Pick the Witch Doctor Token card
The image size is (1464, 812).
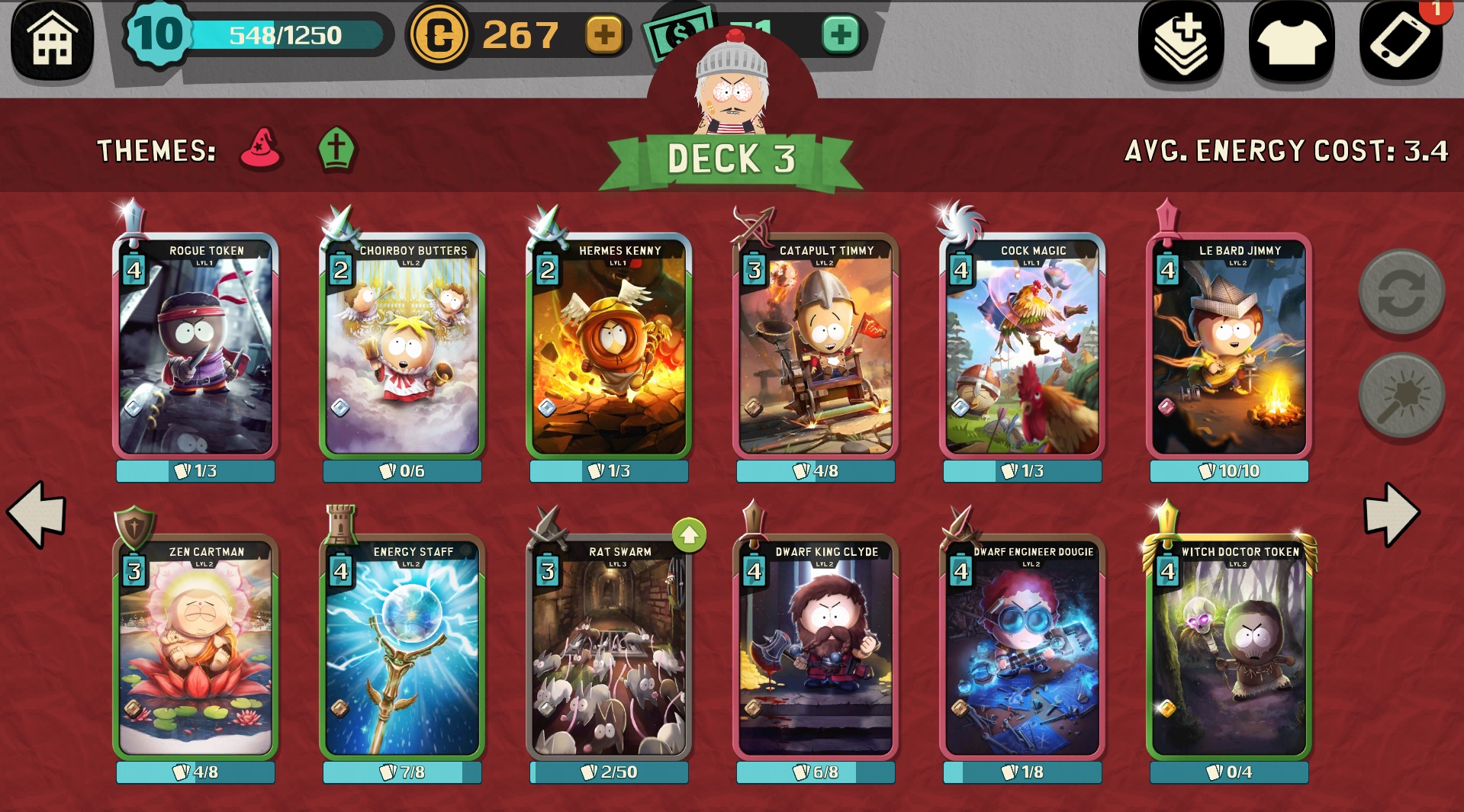pyautogui.click(x=1229, y=648)
